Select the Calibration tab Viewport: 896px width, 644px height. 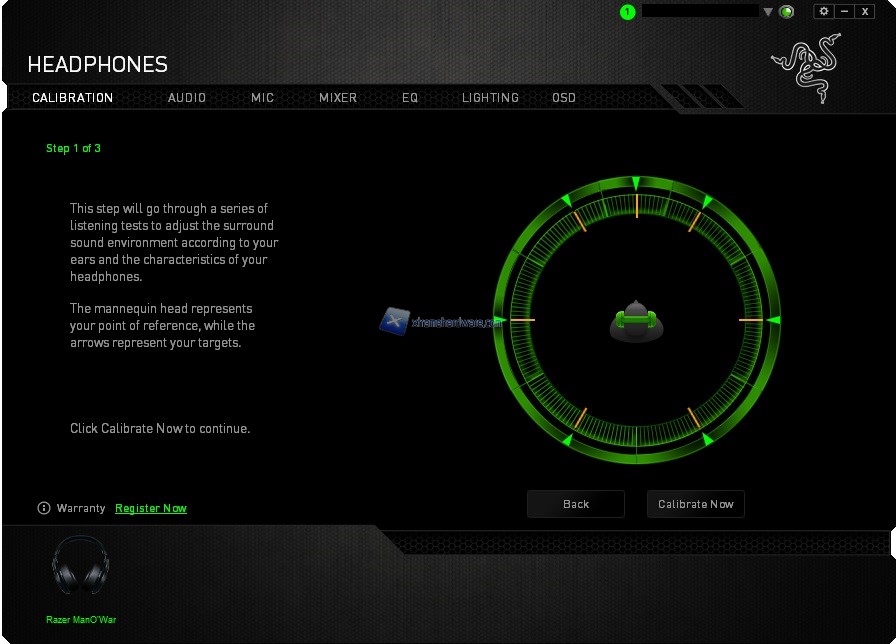pos(73,98)
